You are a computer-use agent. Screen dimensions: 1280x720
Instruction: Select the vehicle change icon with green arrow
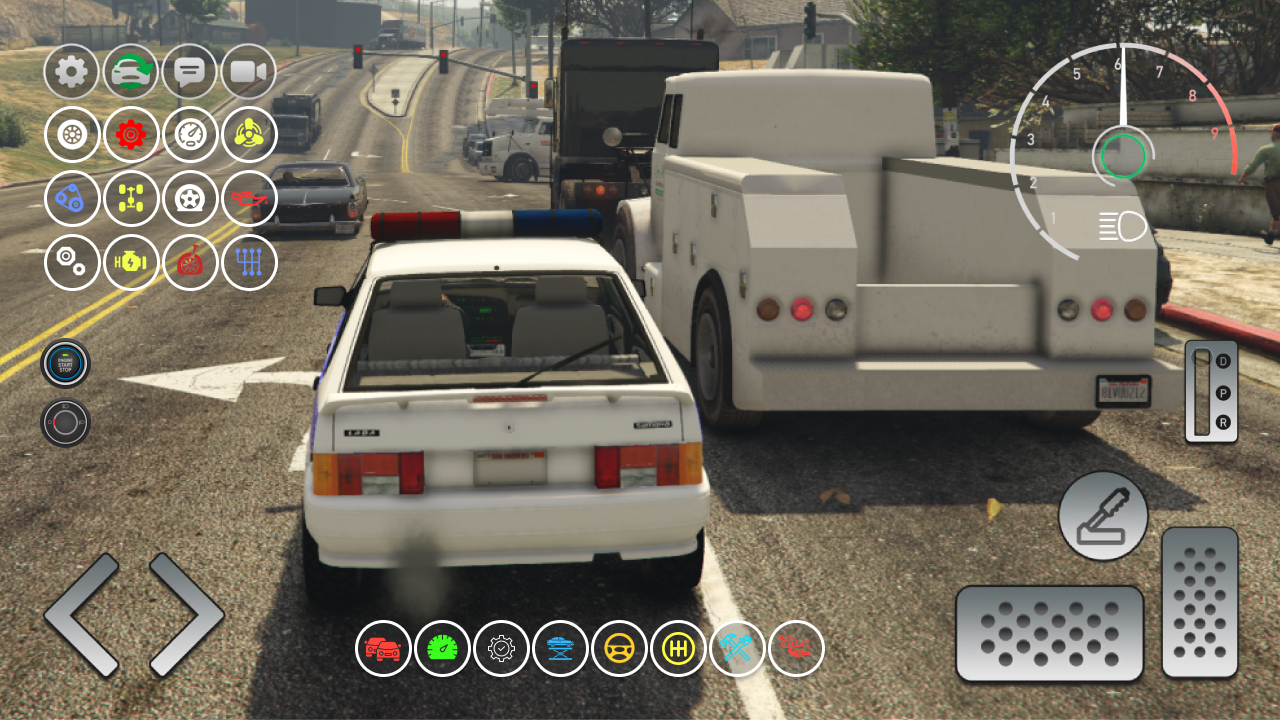130,71
